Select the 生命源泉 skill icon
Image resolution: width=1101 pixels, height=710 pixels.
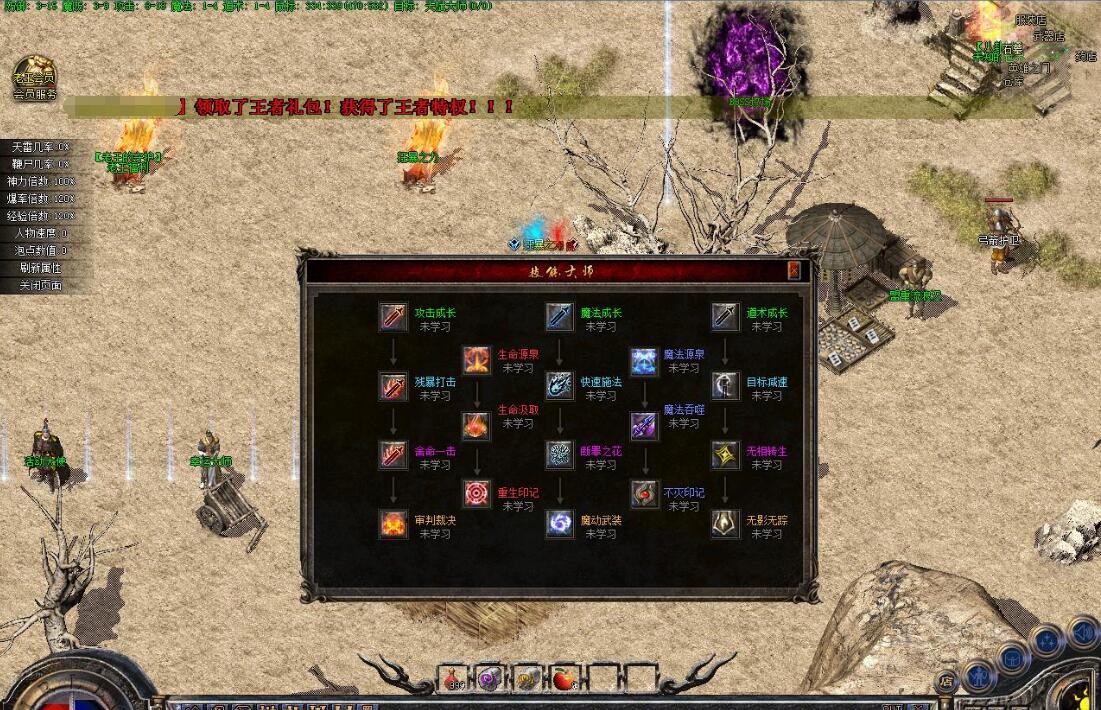476,359
